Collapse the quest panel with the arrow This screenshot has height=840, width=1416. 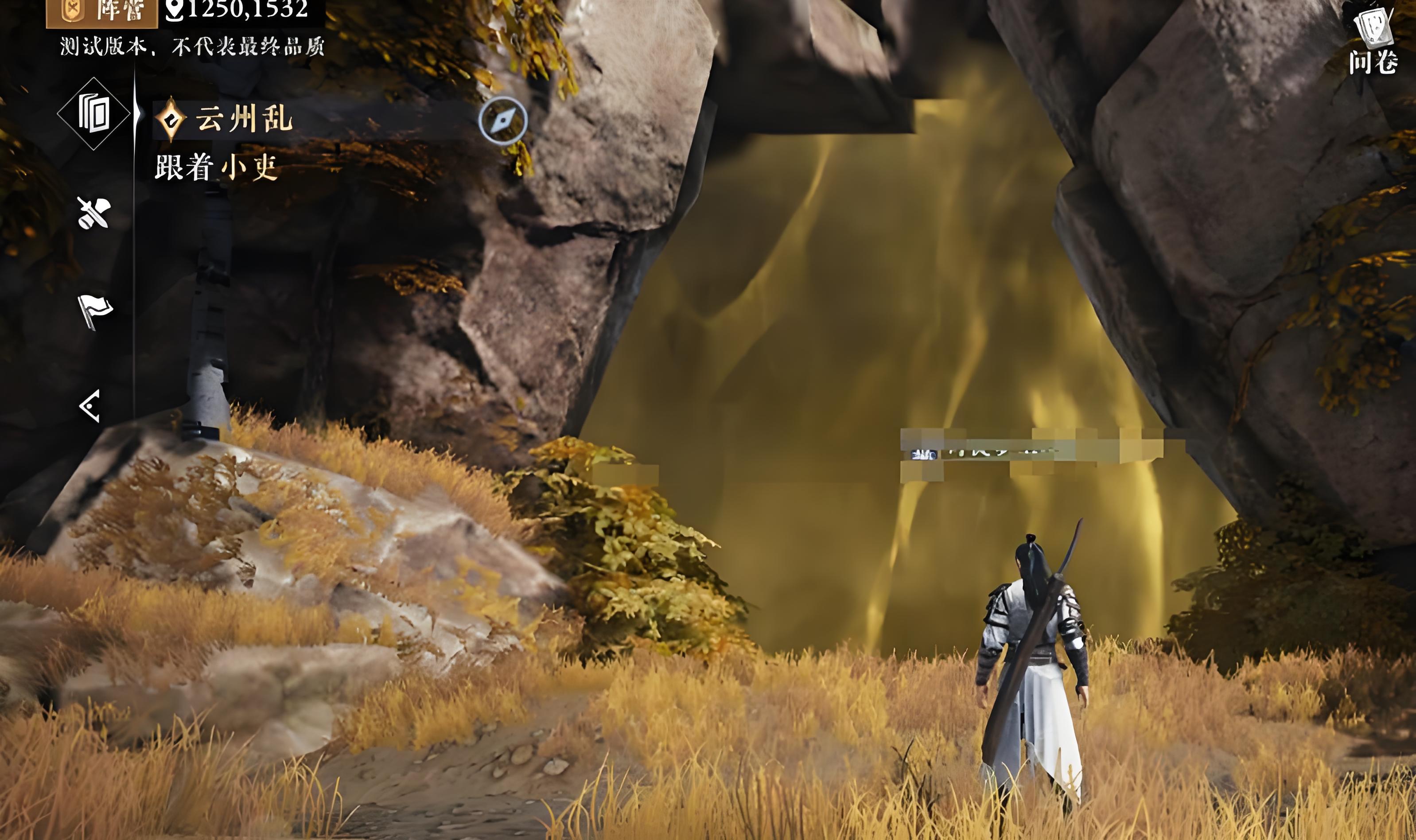click(x=90, y=405)
